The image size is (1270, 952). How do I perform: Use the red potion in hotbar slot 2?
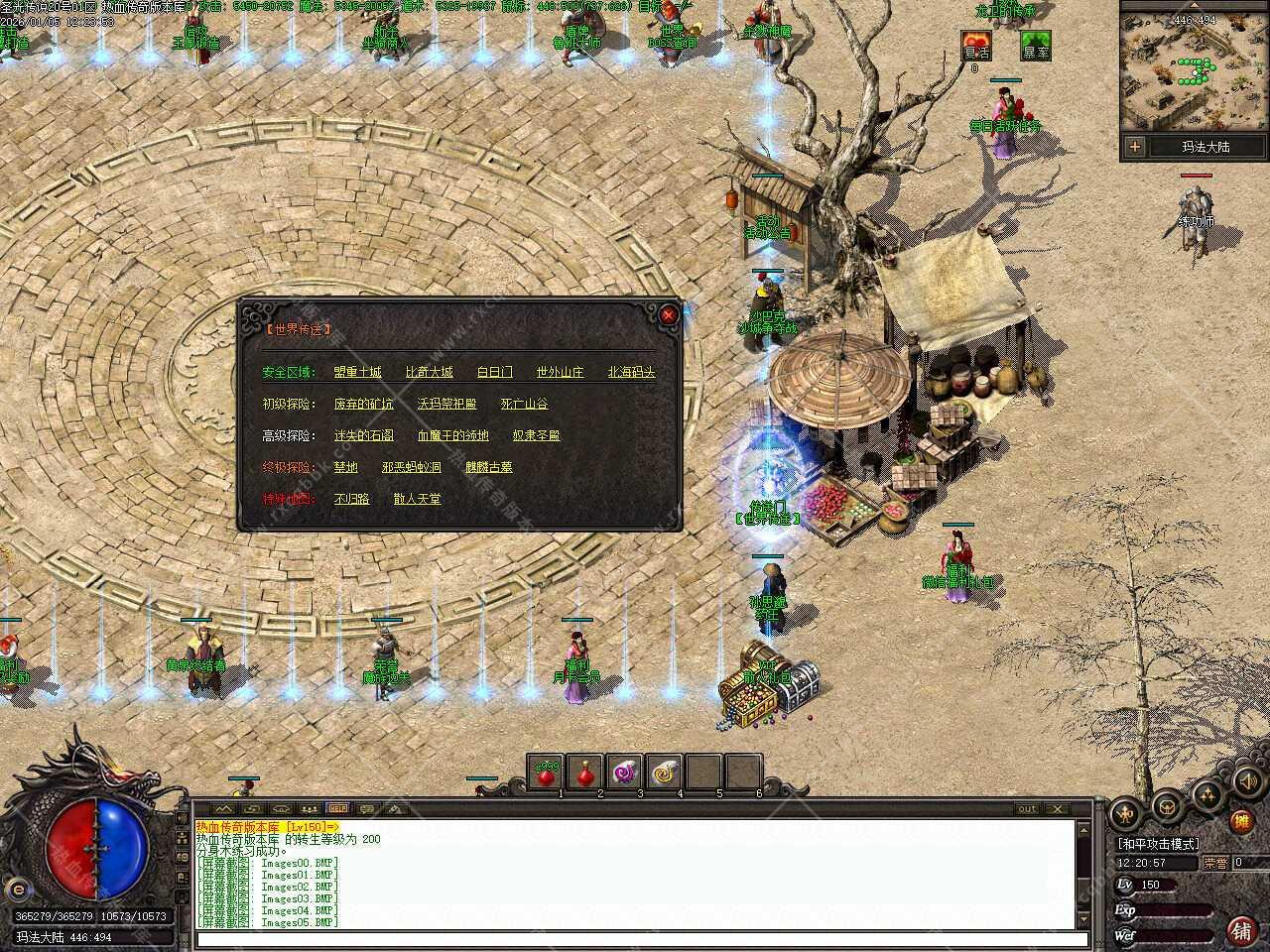coord(585,773)
